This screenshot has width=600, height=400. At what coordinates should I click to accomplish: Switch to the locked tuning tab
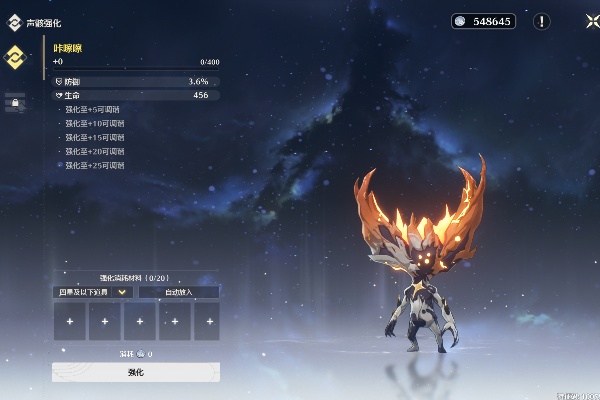coord(15,102)
